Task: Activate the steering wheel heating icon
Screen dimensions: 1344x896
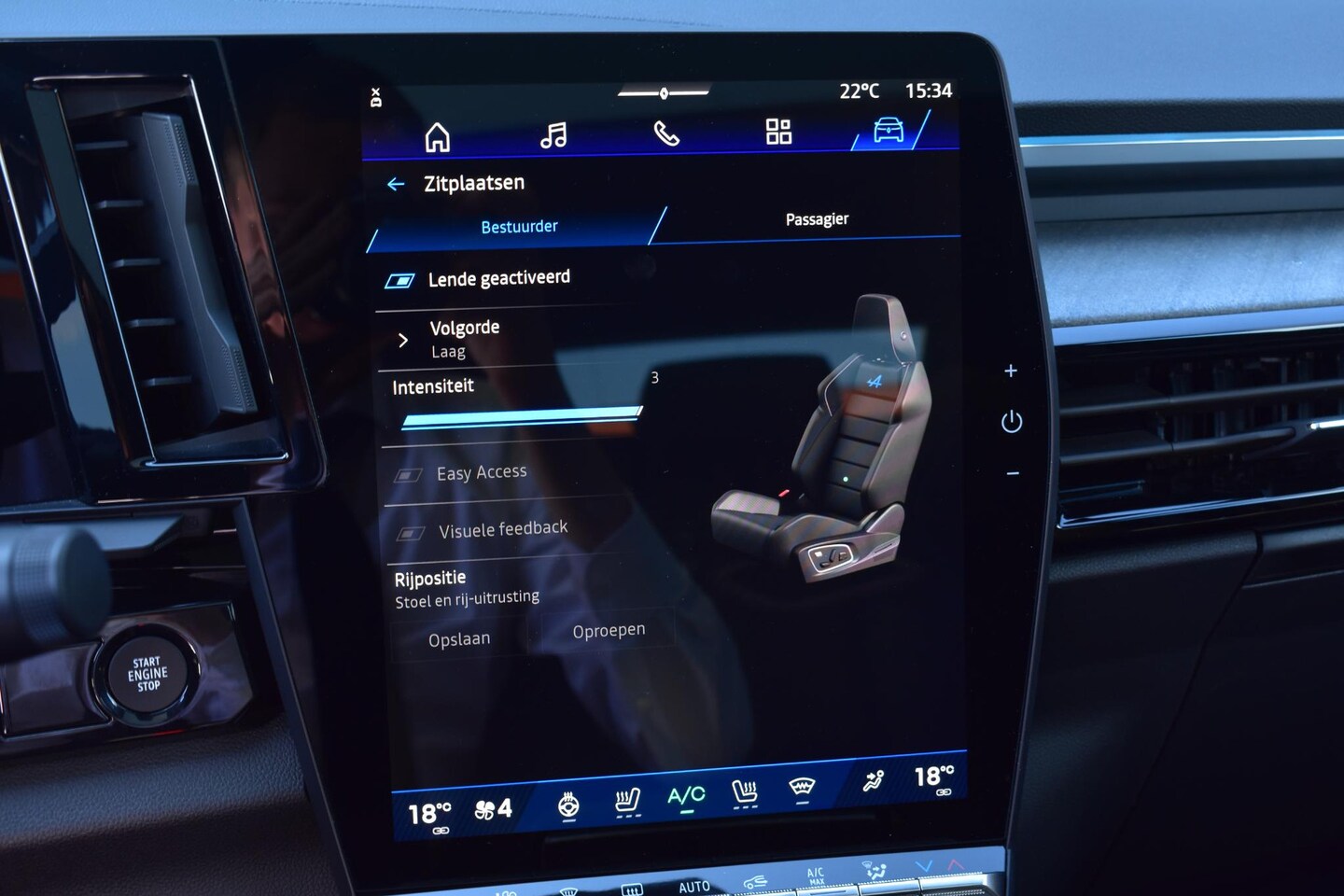Action: [x=568, y=805]
